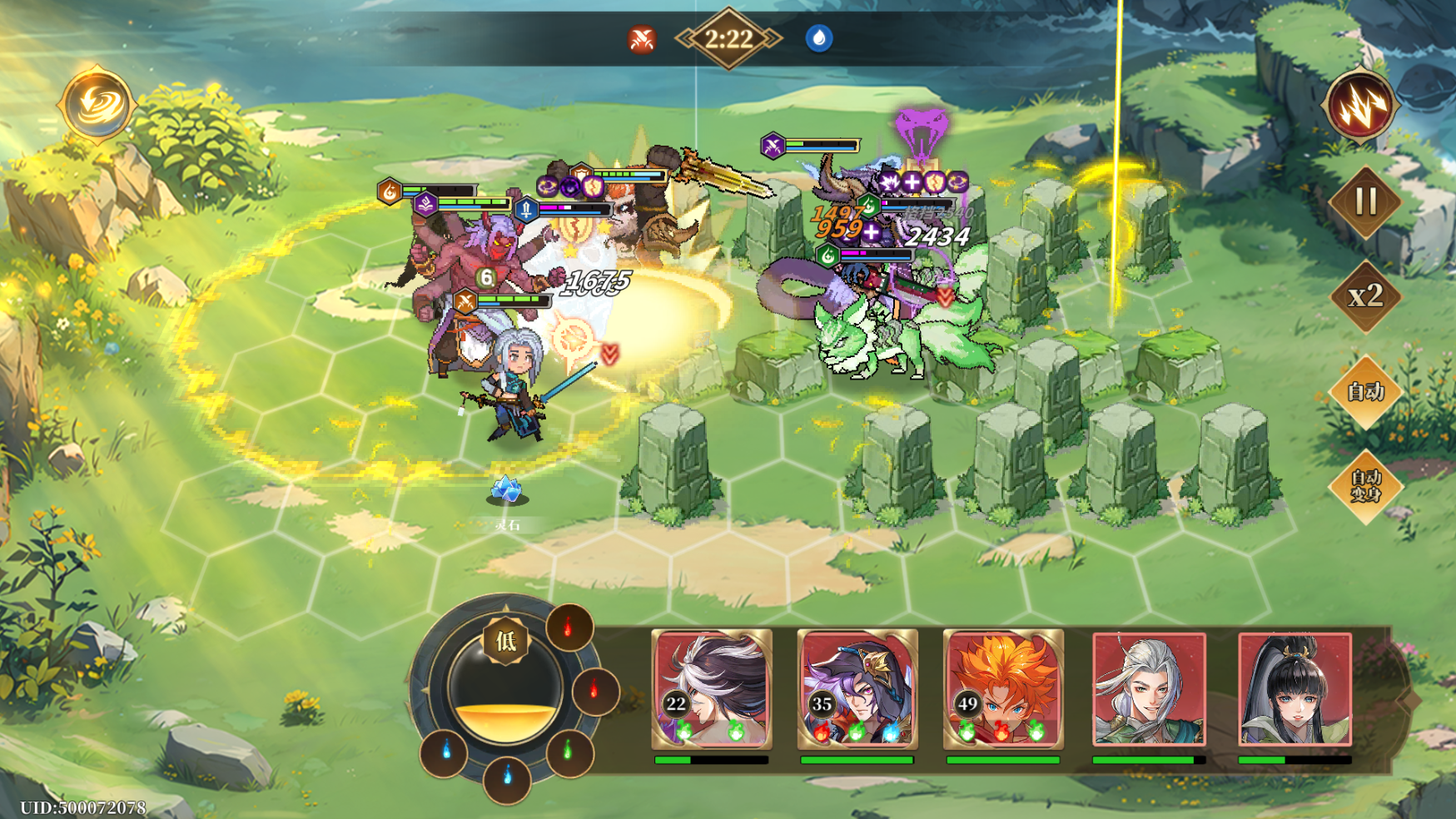Image resolution: width=1456 pixels, height=819 pixels.
Task: Click the crossed swords icon beside timer
Action: point(642,39)
